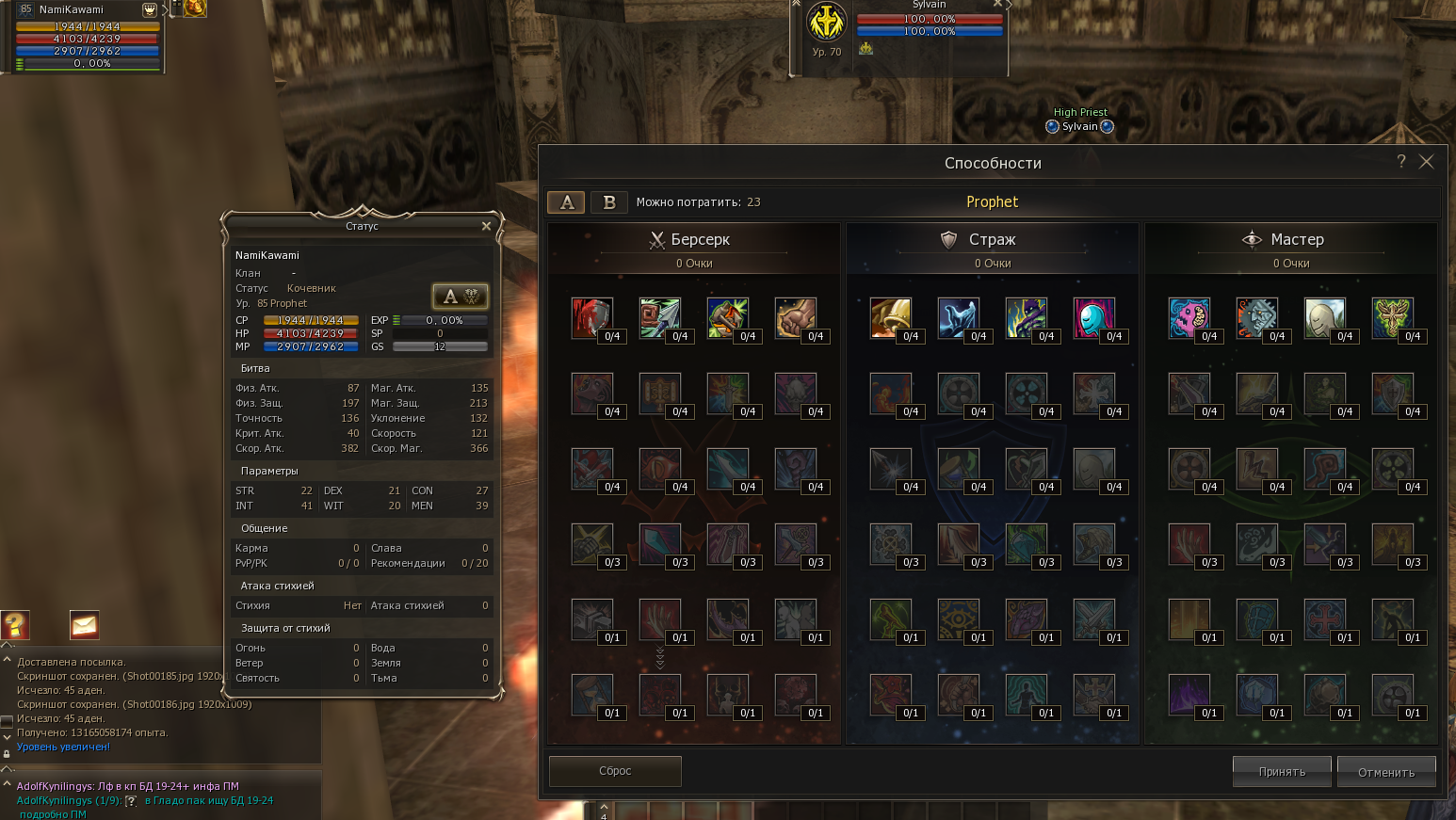The height and width of the screenshot is (820, 1456).
Task: Select the golden bell ability in Страж
Action: click(x=890, y=317)
